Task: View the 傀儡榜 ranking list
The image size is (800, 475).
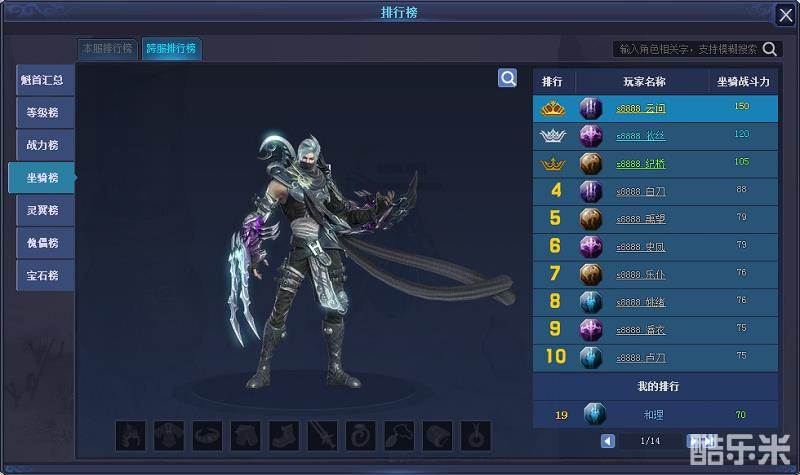Action: pyautogui.click(x=42, y=243)
